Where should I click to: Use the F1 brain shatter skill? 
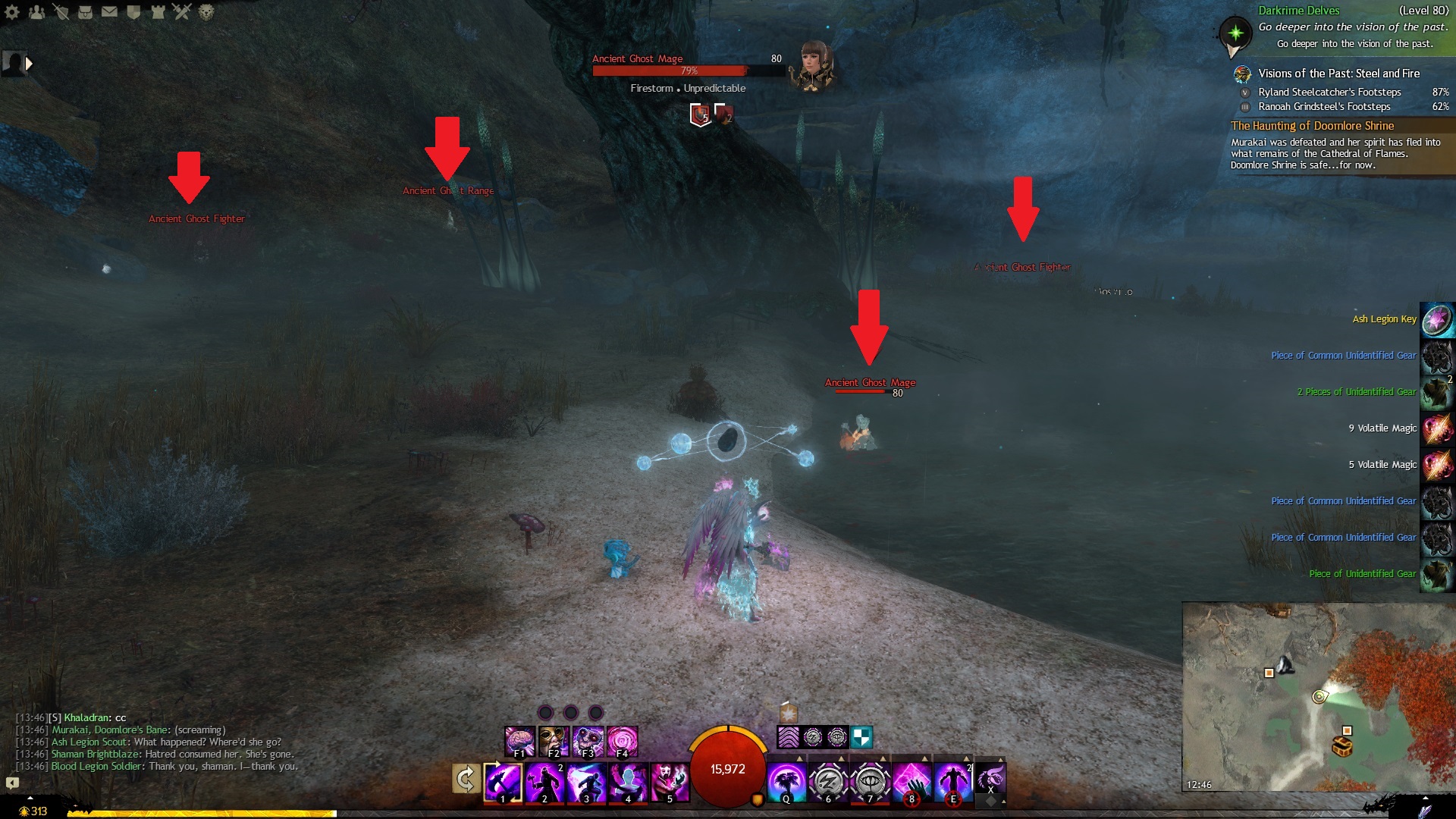520,741
